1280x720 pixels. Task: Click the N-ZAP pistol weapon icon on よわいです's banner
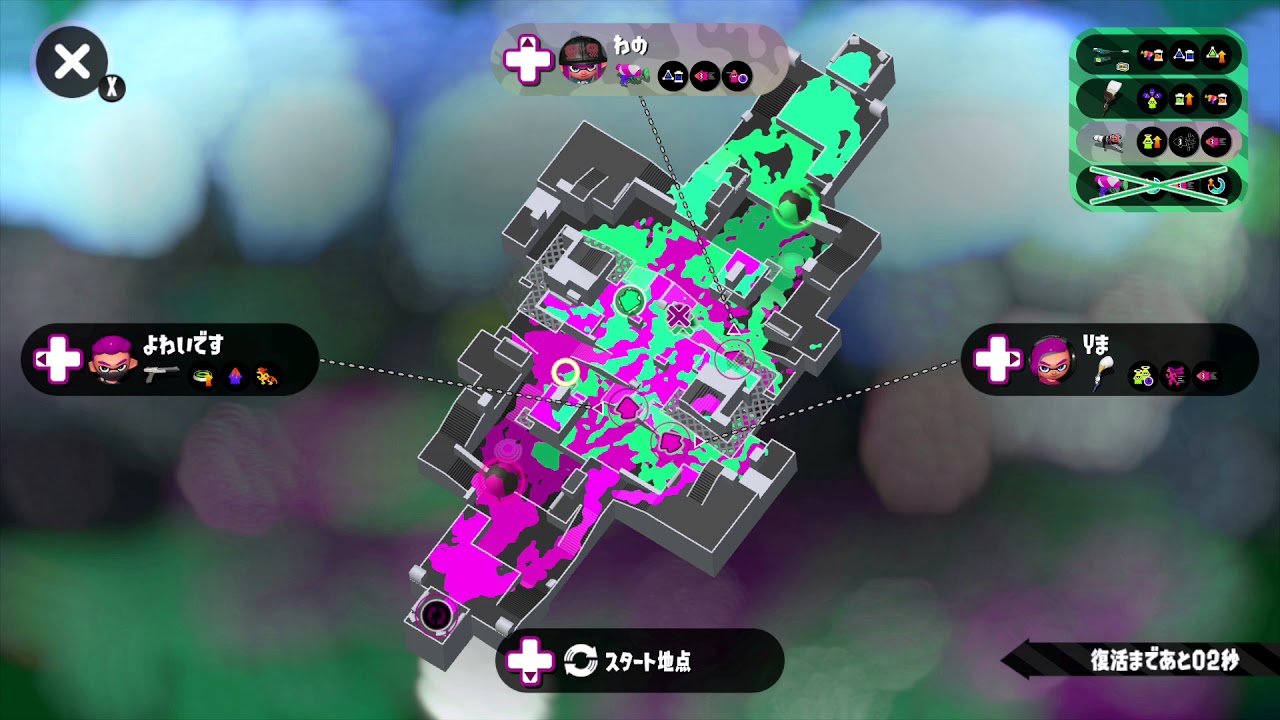pos(162,373)
